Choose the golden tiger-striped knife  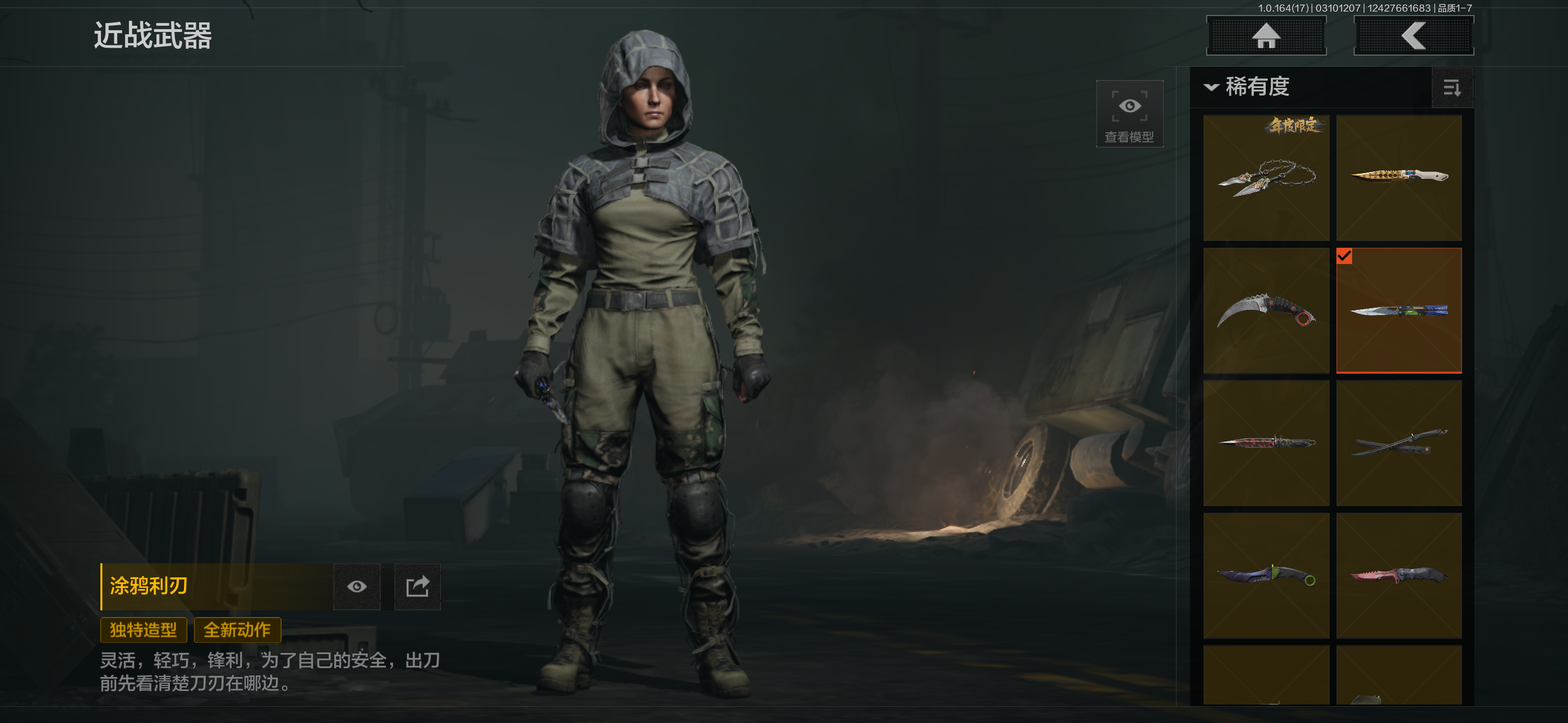coord(1399,178)
